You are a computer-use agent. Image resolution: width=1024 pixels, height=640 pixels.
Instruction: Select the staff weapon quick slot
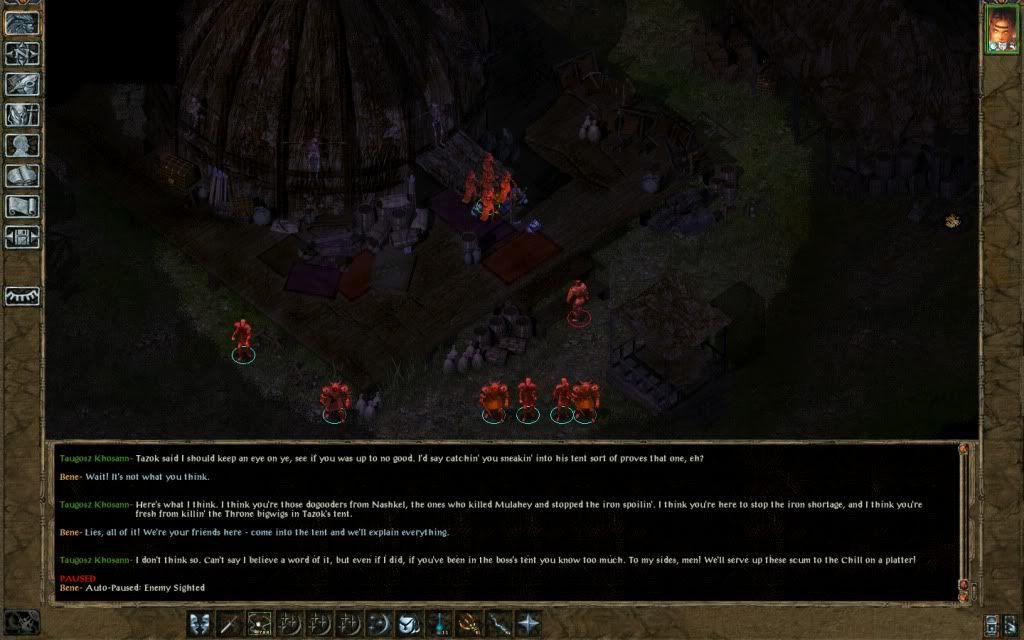click(230, 622)
